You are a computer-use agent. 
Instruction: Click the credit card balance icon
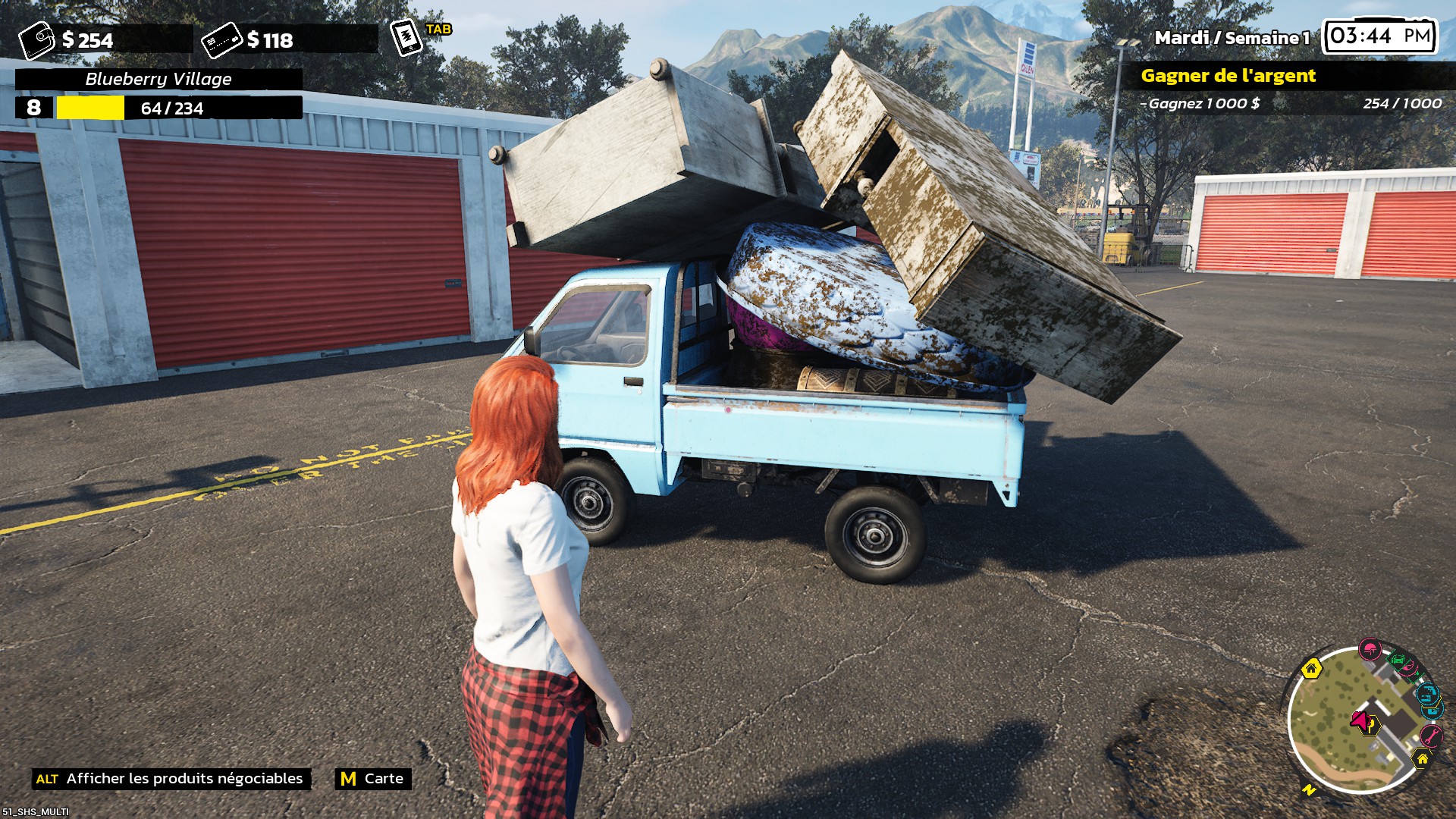221,40
